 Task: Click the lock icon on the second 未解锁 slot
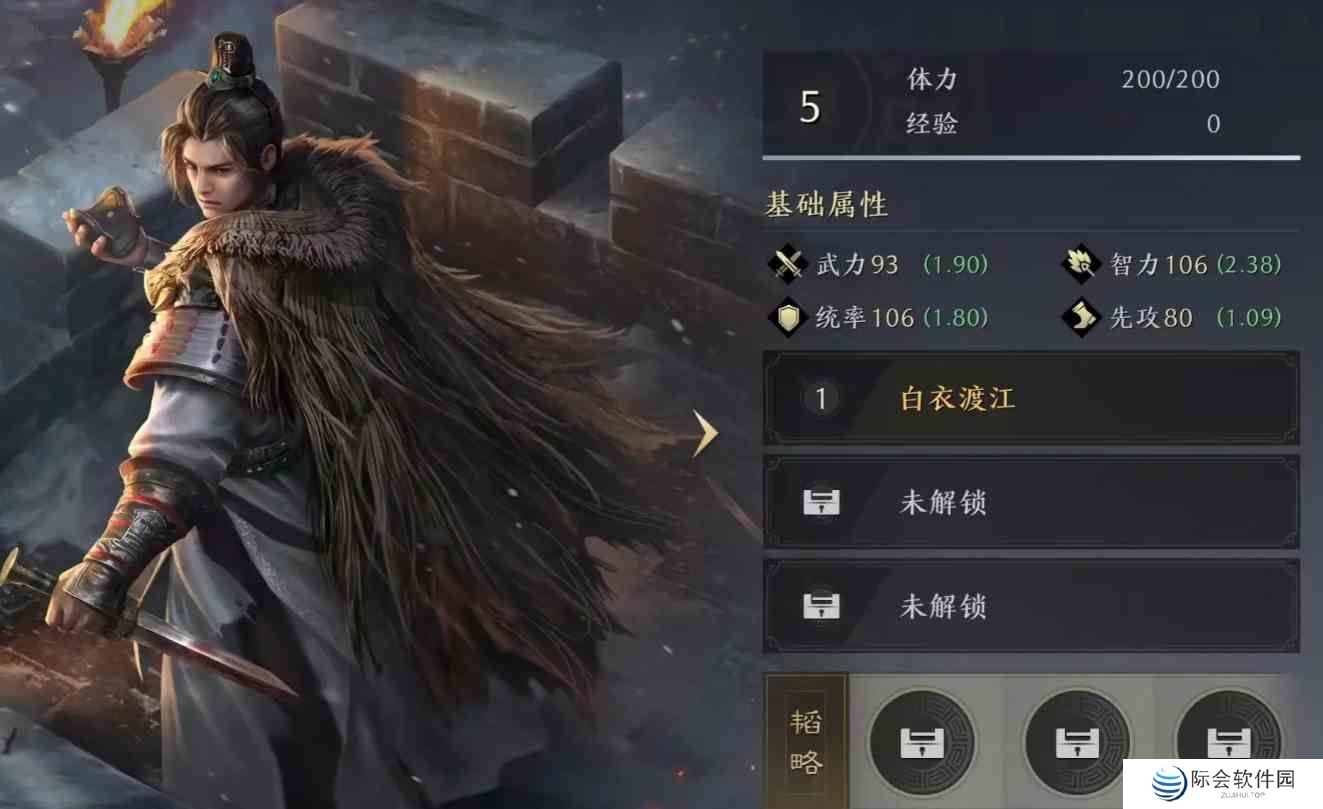tap(820, 607)
